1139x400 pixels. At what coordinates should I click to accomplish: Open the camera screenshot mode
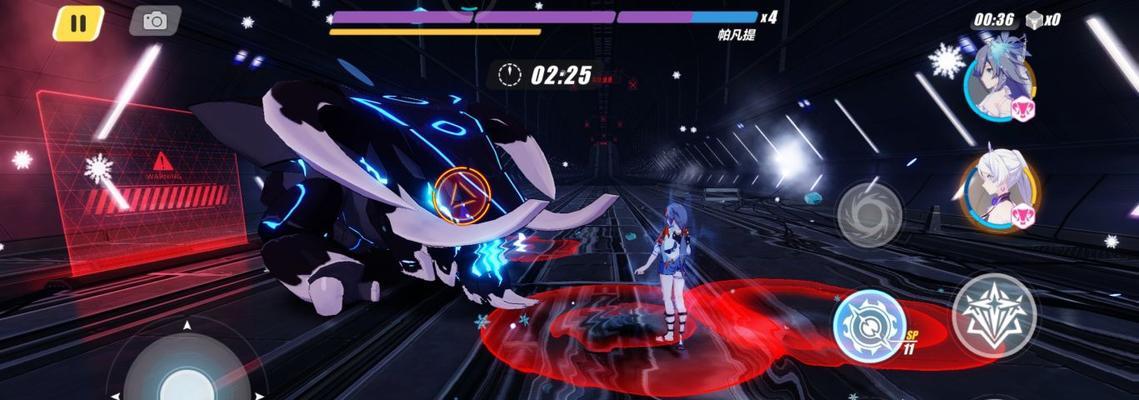(x=155, y=21)
